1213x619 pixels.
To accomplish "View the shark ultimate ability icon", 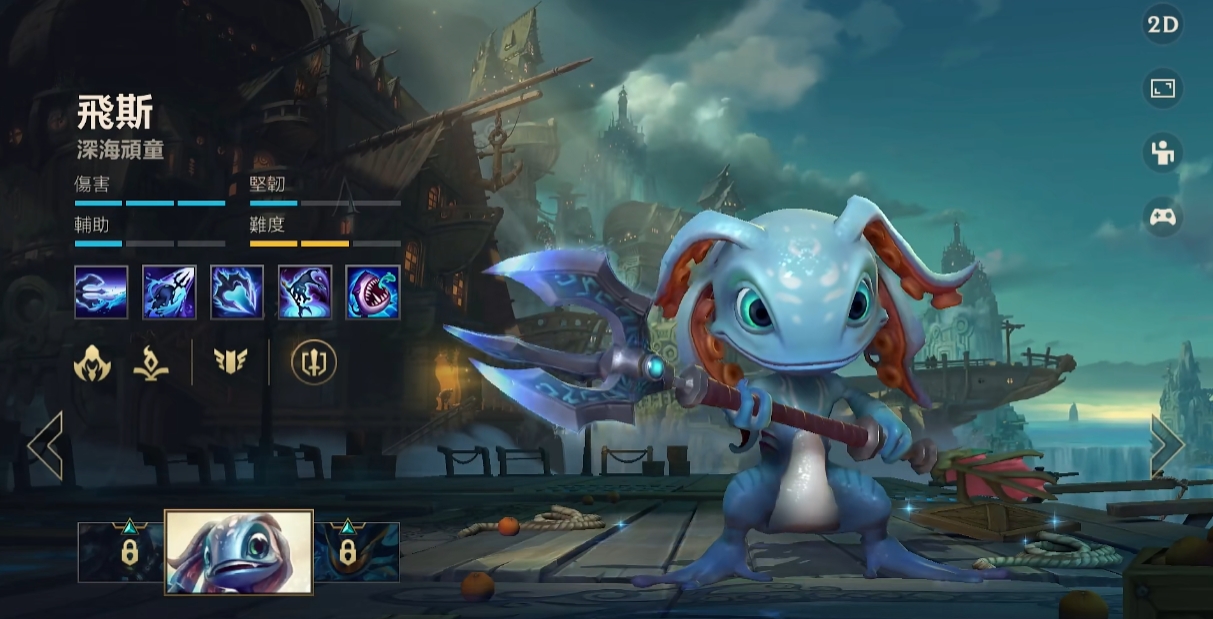I will coord(373,292).
